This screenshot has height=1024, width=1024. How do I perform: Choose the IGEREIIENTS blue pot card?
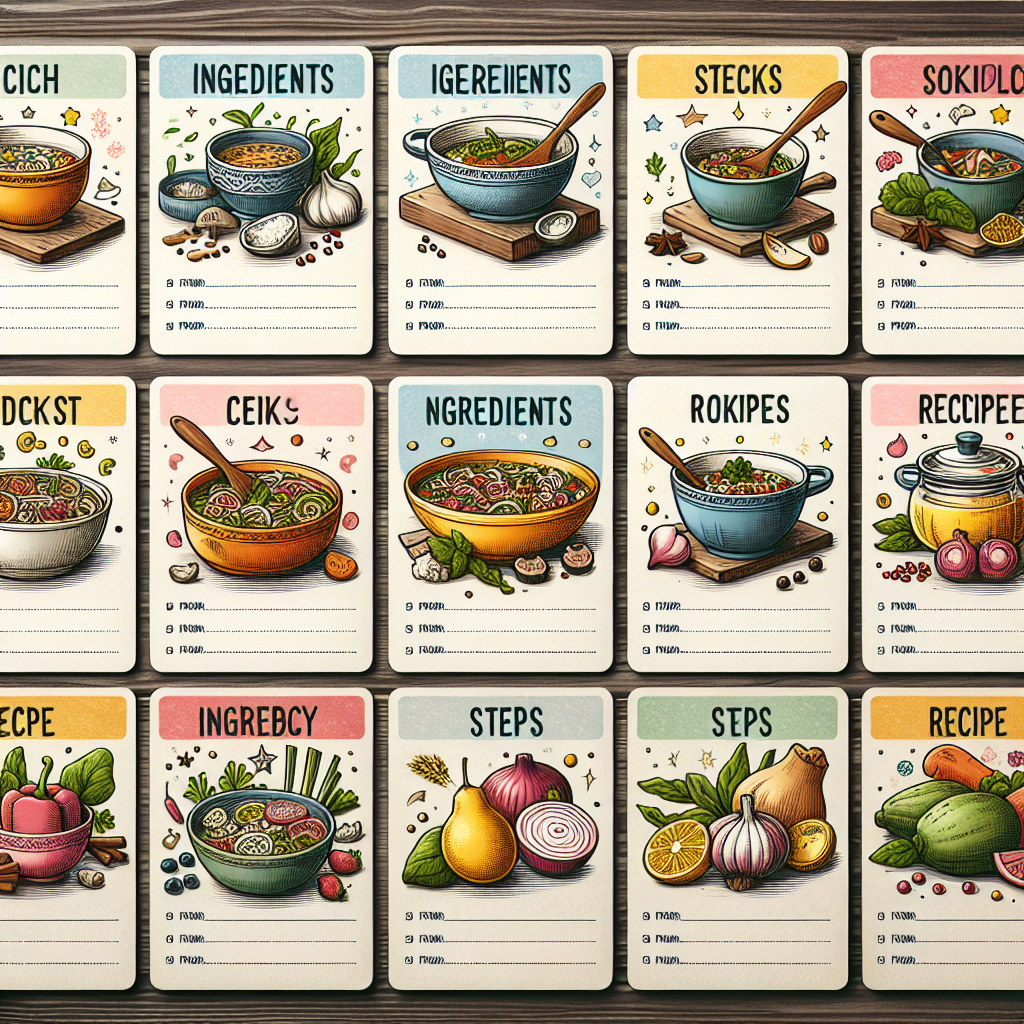click(500, 200)
